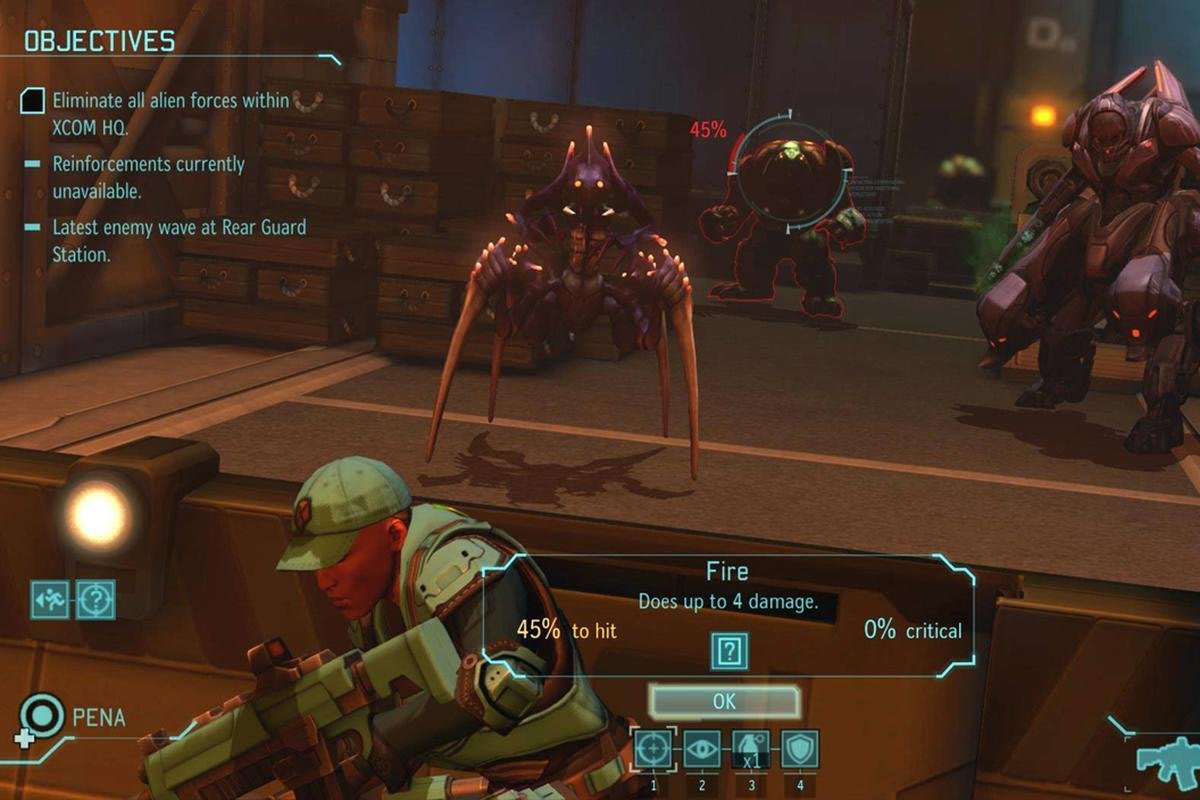Open the question mark shot info box
The height and width of the screenshot is (800, 1200).
(729, 651)
